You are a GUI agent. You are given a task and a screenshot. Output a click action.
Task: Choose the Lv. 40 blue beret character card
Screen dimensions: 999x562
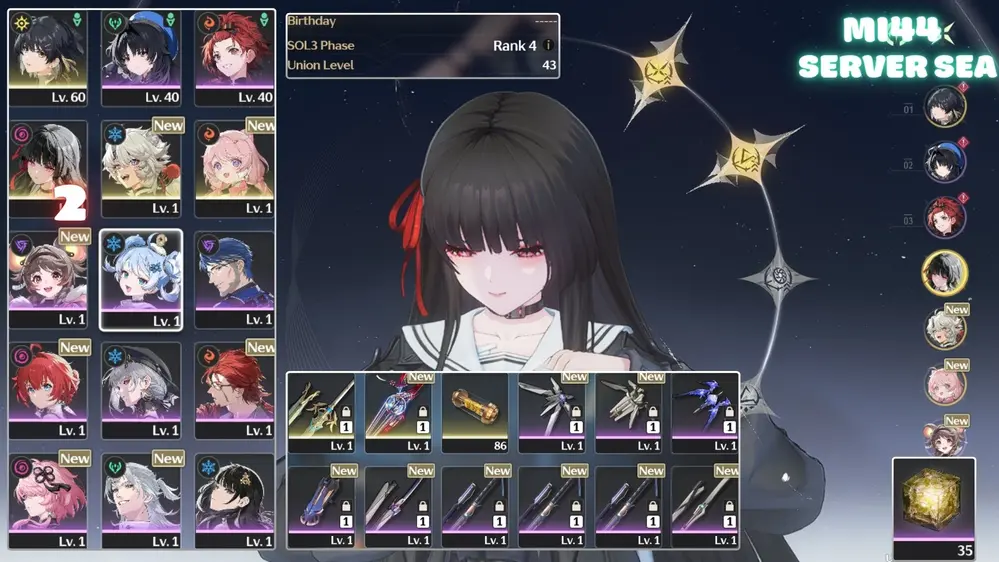(140, 58)
